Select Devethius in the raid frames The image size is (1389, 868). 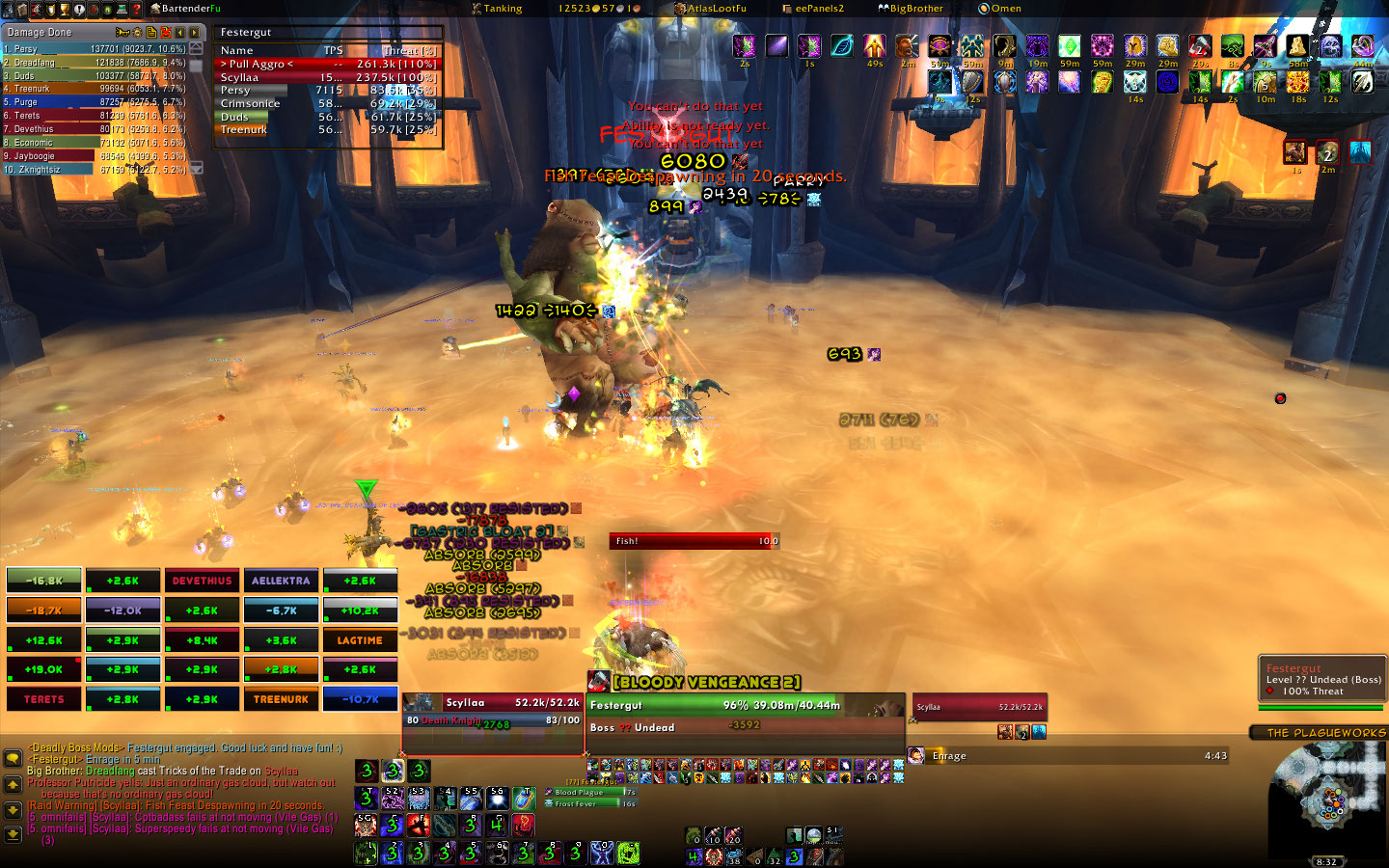[x=202, y=581]
